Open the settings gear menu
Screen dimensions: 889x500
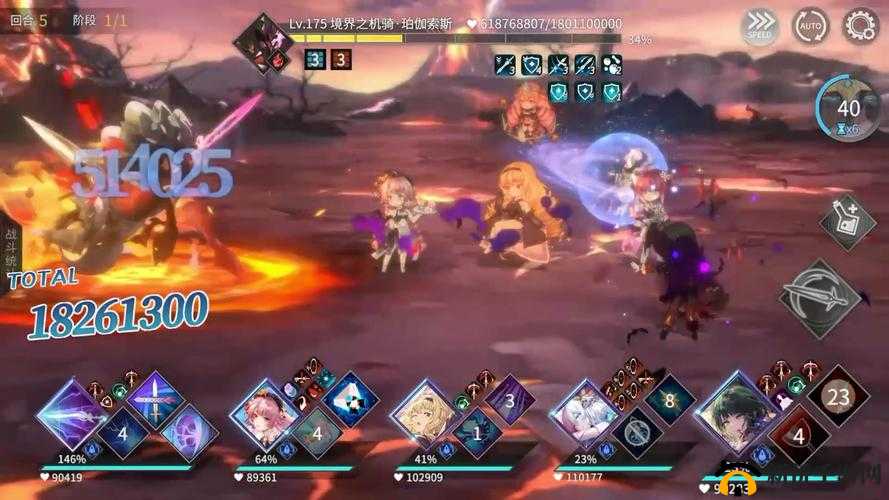pos(860,25)
